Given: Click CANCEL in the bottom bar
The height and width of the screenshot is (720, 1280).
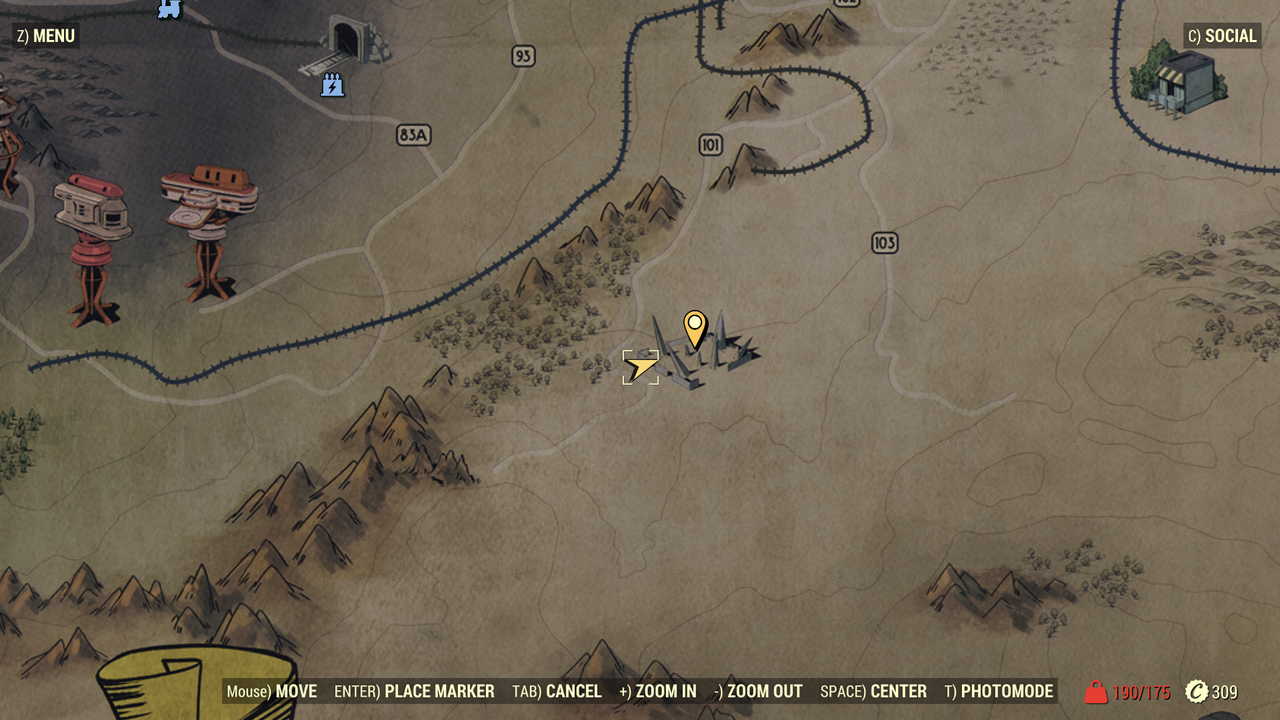Looking at the screenshot, I should point(573,691).
